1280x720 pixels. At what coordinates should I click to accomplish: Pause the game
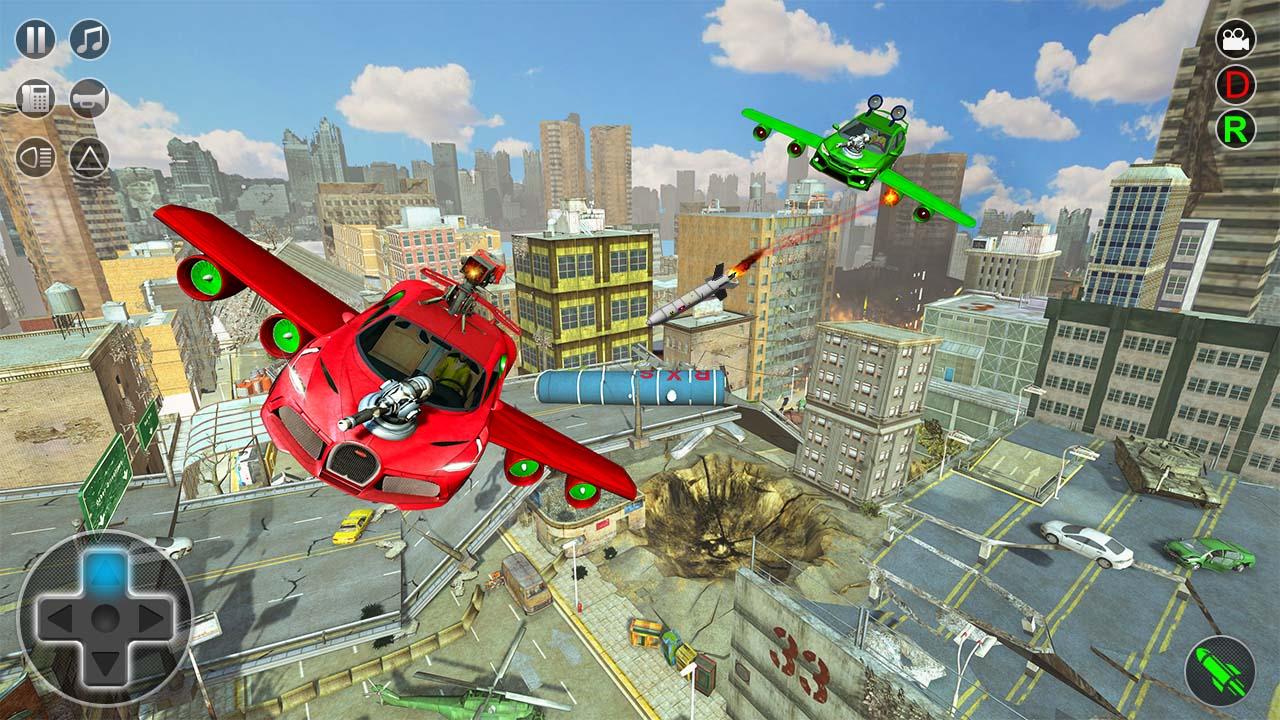(37, 40)
